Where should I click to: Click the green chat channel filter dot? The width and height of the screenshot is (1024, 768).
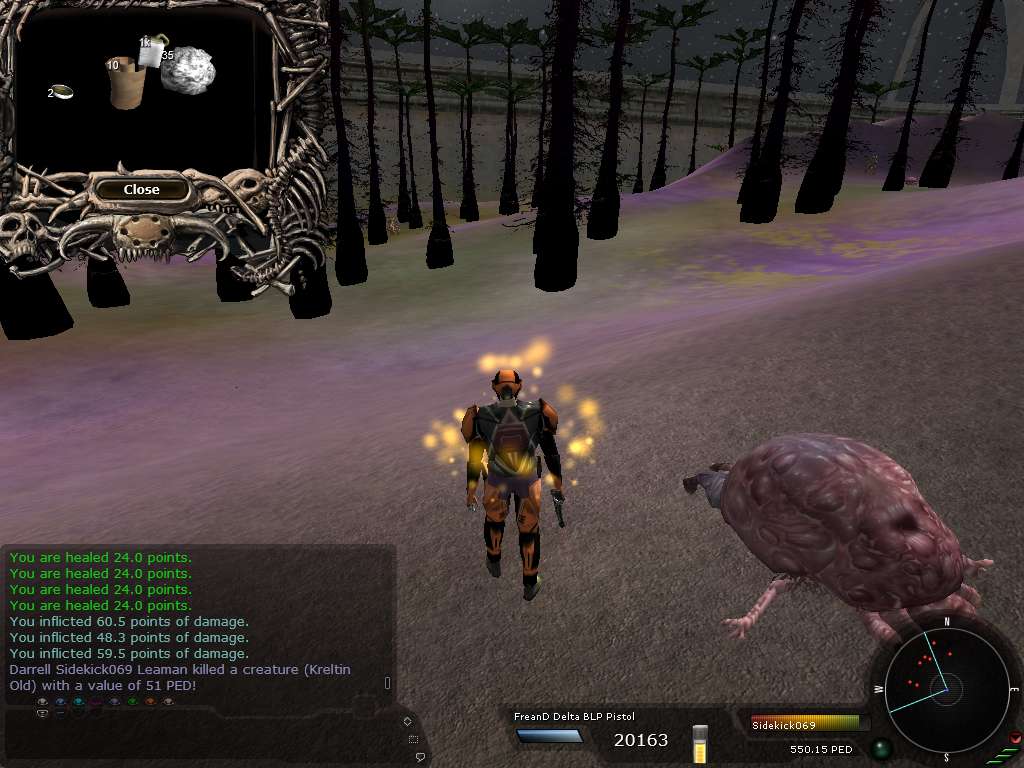click(x=132, y=702)
